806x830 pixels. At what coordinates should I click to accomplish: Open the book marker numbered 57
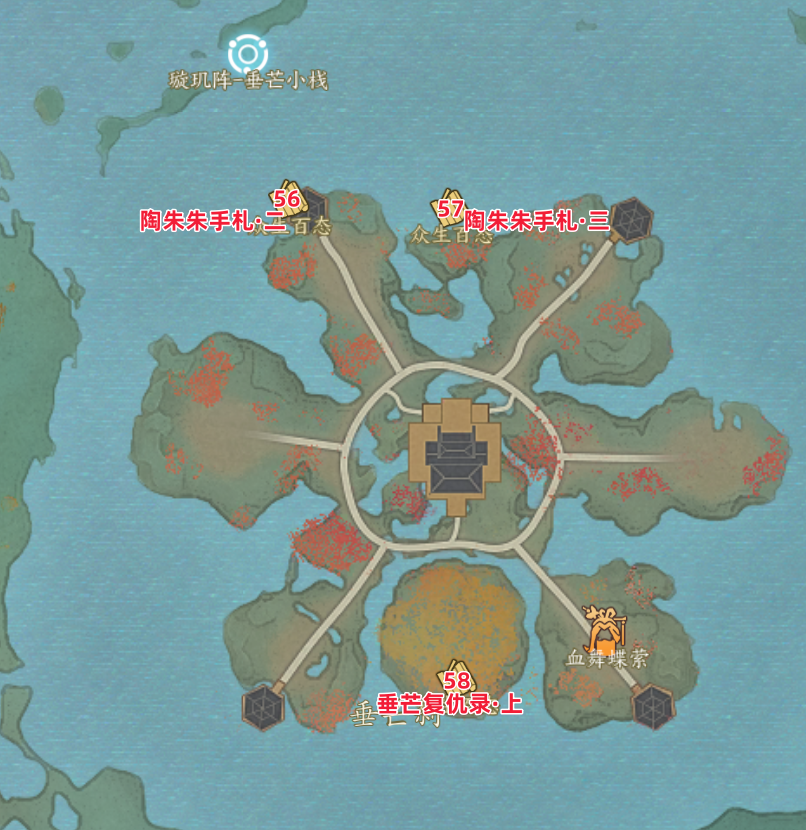pos(449,205)
